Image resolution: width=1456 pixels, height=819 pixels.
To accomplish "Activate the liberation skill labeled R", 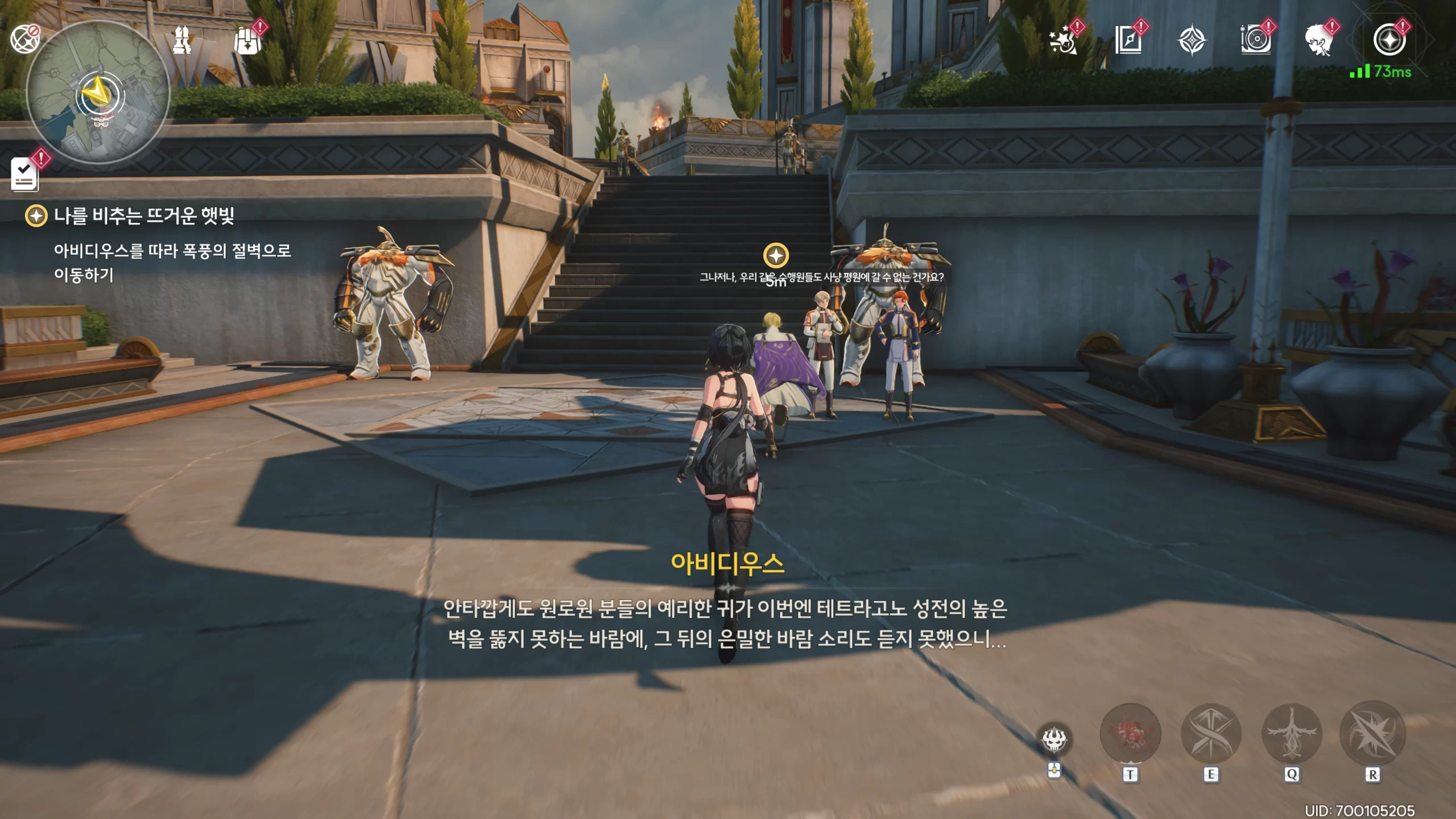I will click(1372, 734).
